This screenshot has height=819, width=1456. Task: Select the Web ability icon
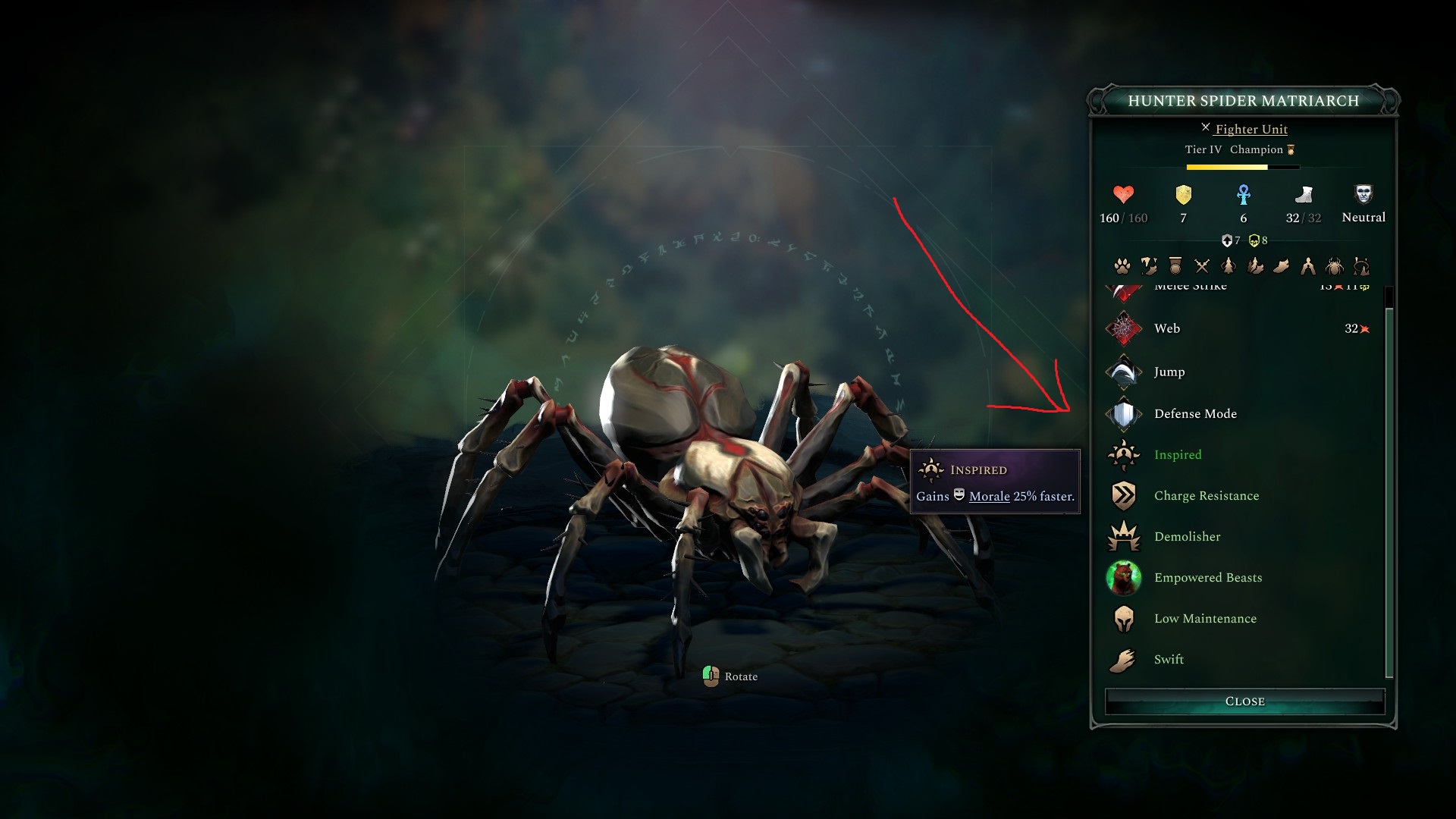coord(1125,328)
